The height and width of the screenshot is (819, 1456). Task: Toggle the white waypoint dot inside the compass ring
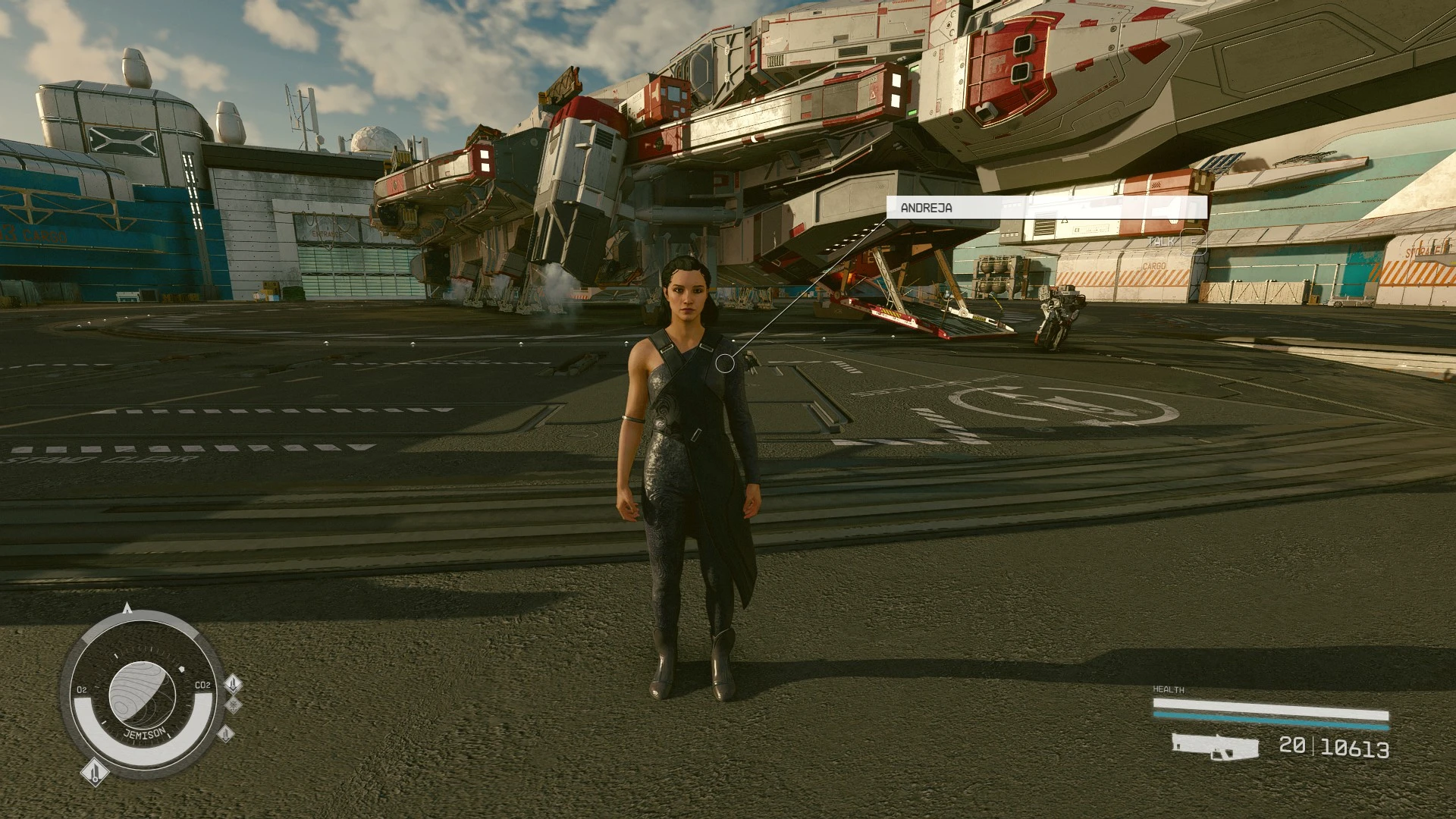181,670
